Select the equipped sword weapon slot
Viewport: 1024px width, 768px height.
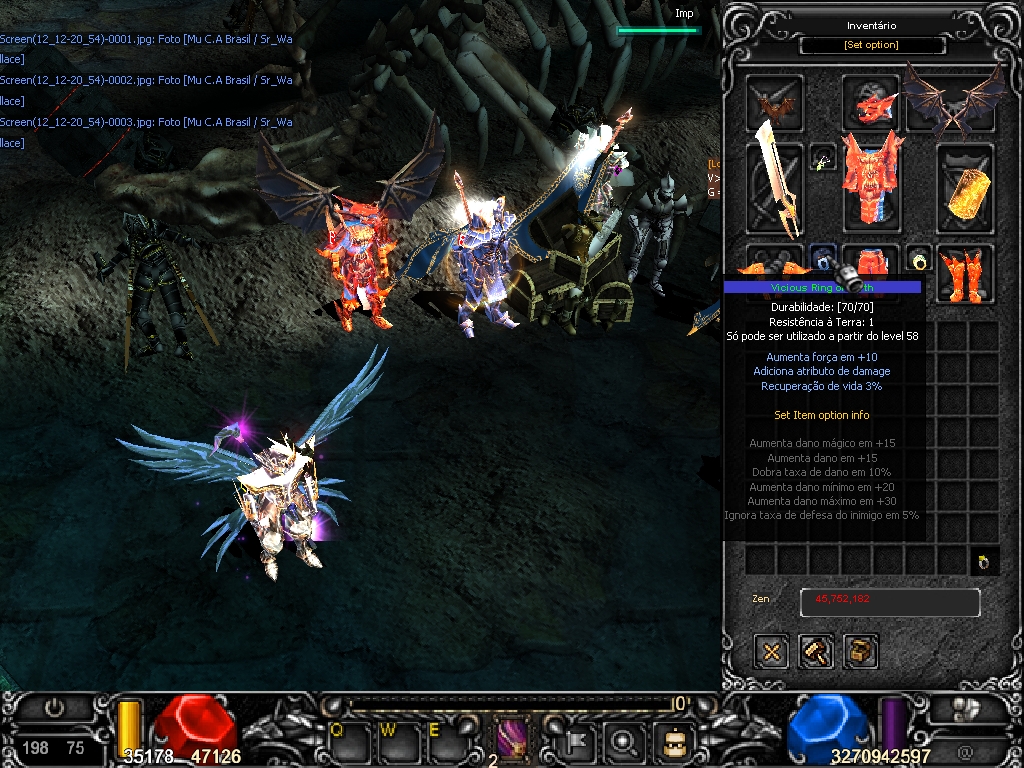click(775, 188)
